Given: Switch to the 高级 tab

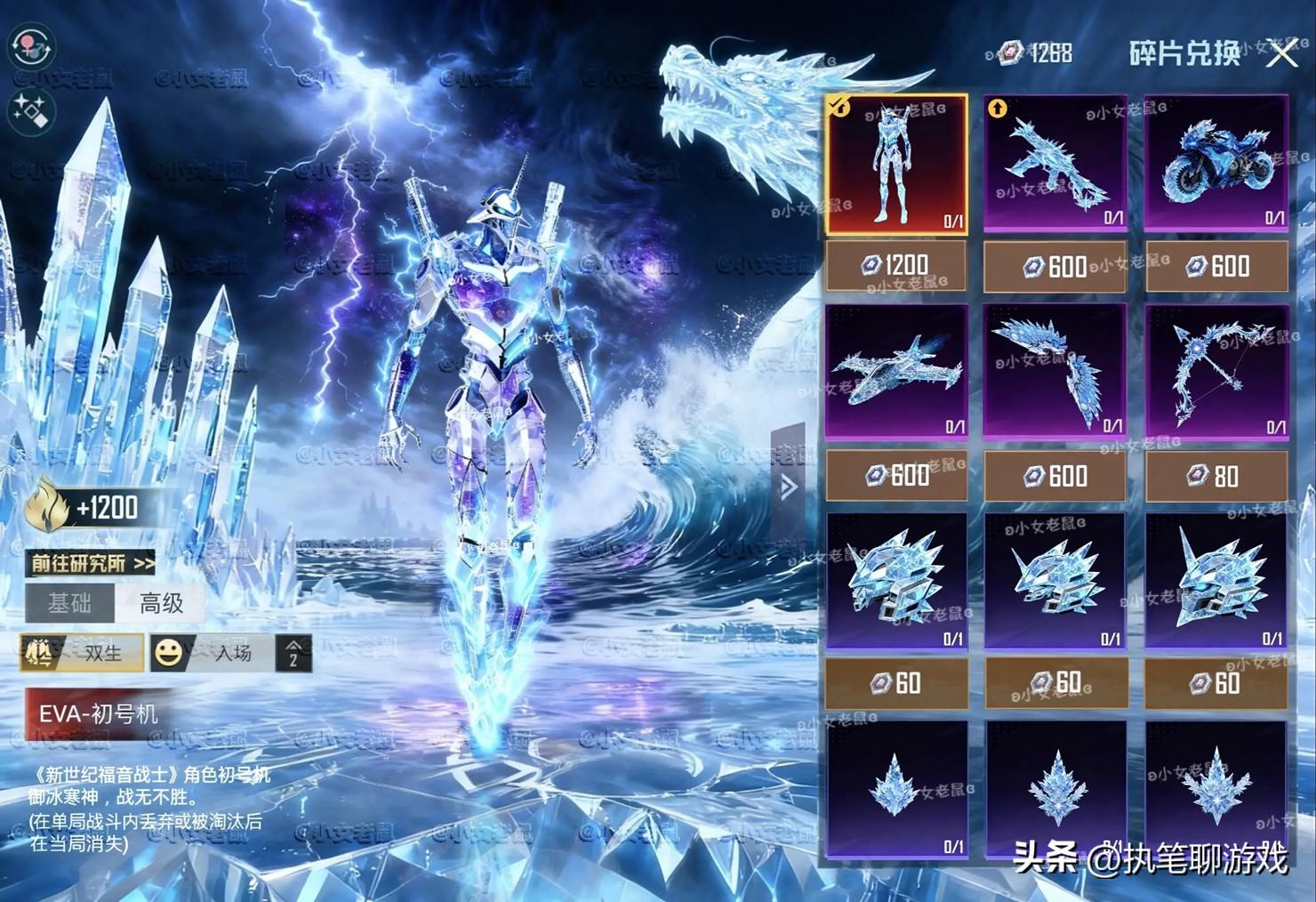Looking at the screenshot, I should point(162,604).
